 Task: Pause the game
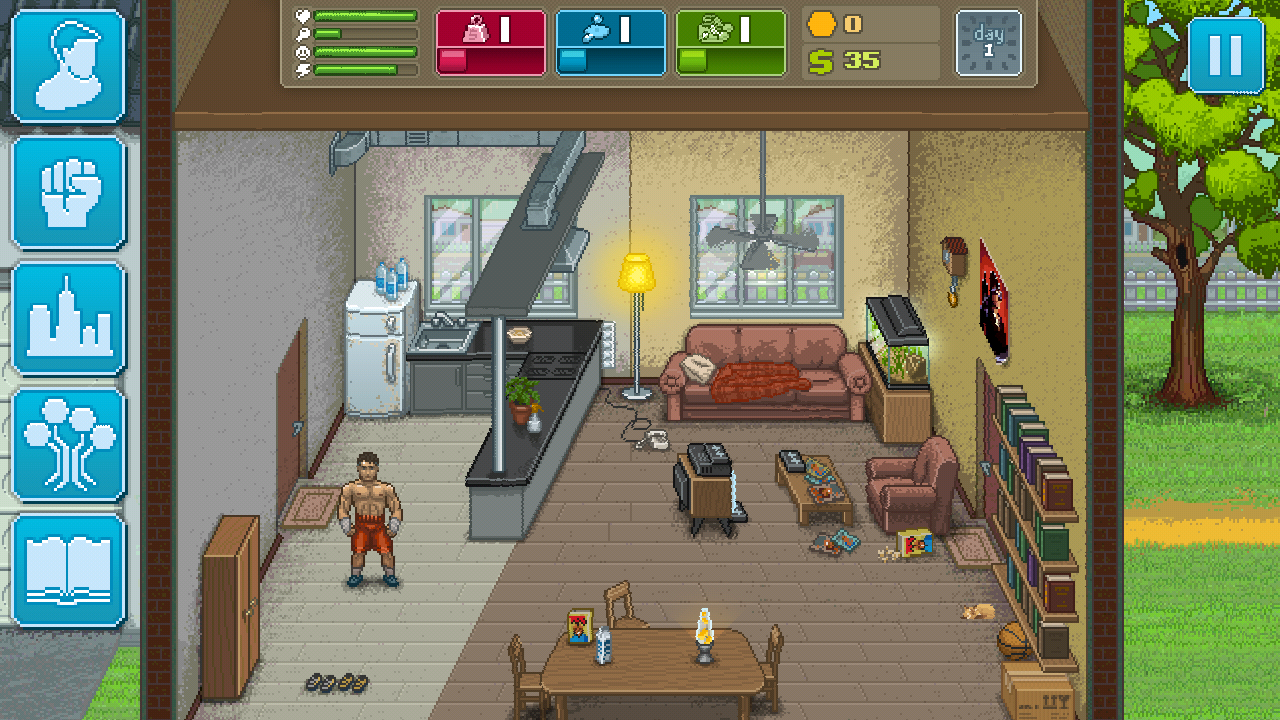pos(1225,56)
